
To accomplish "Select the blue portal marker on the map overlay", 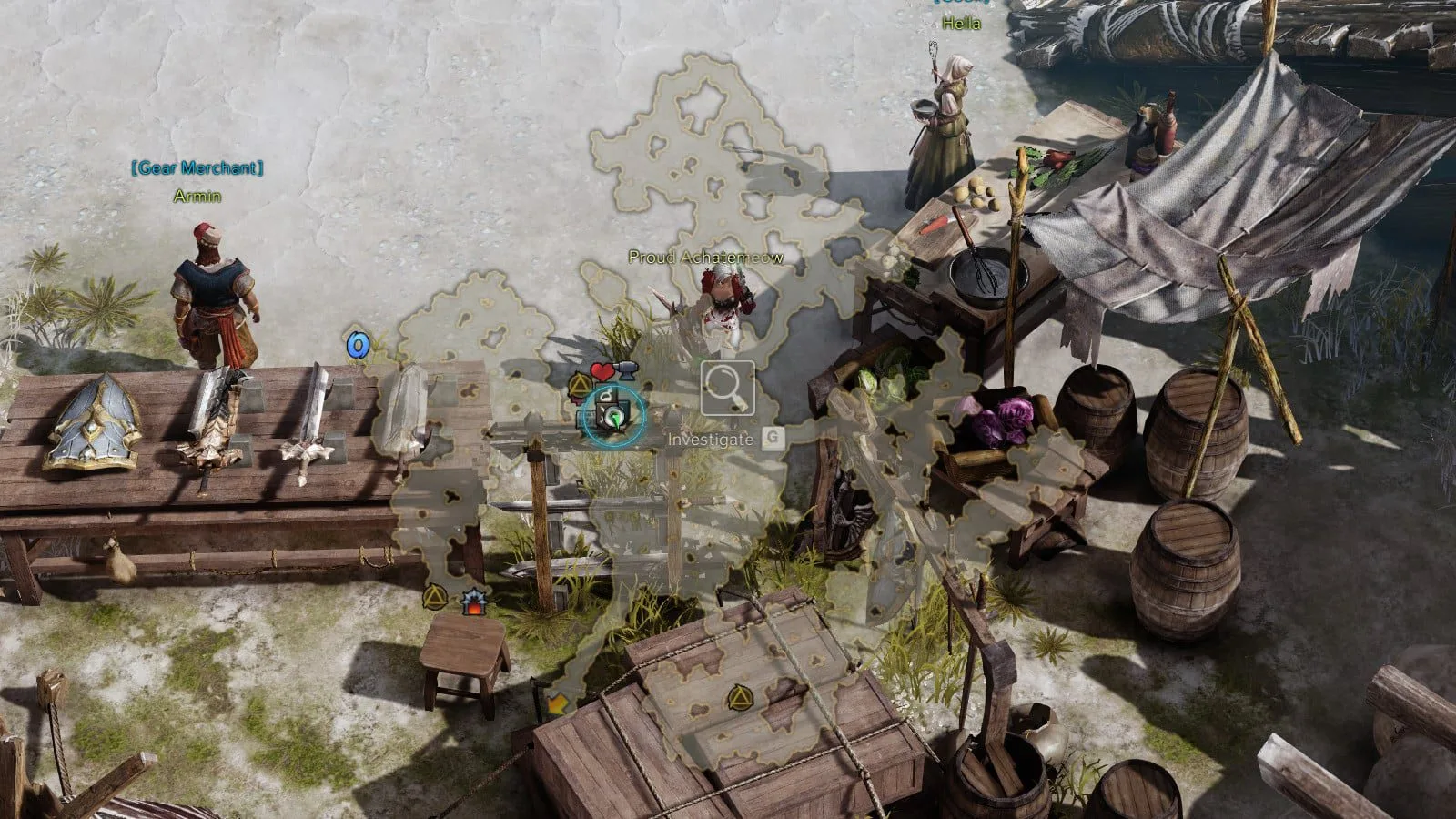I will 358,345.
